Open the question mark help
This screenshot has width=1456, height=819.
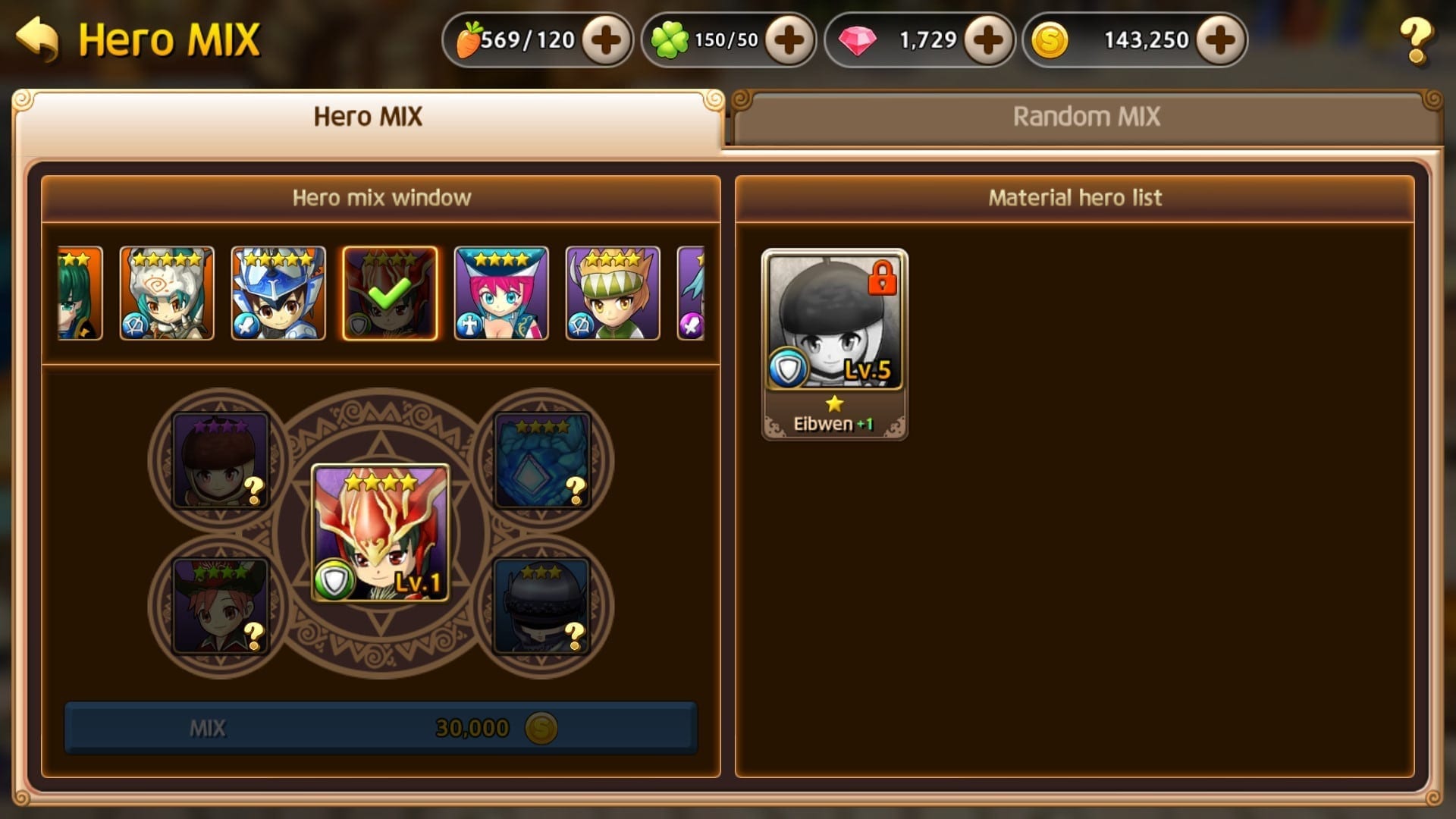pos(1415,39)
